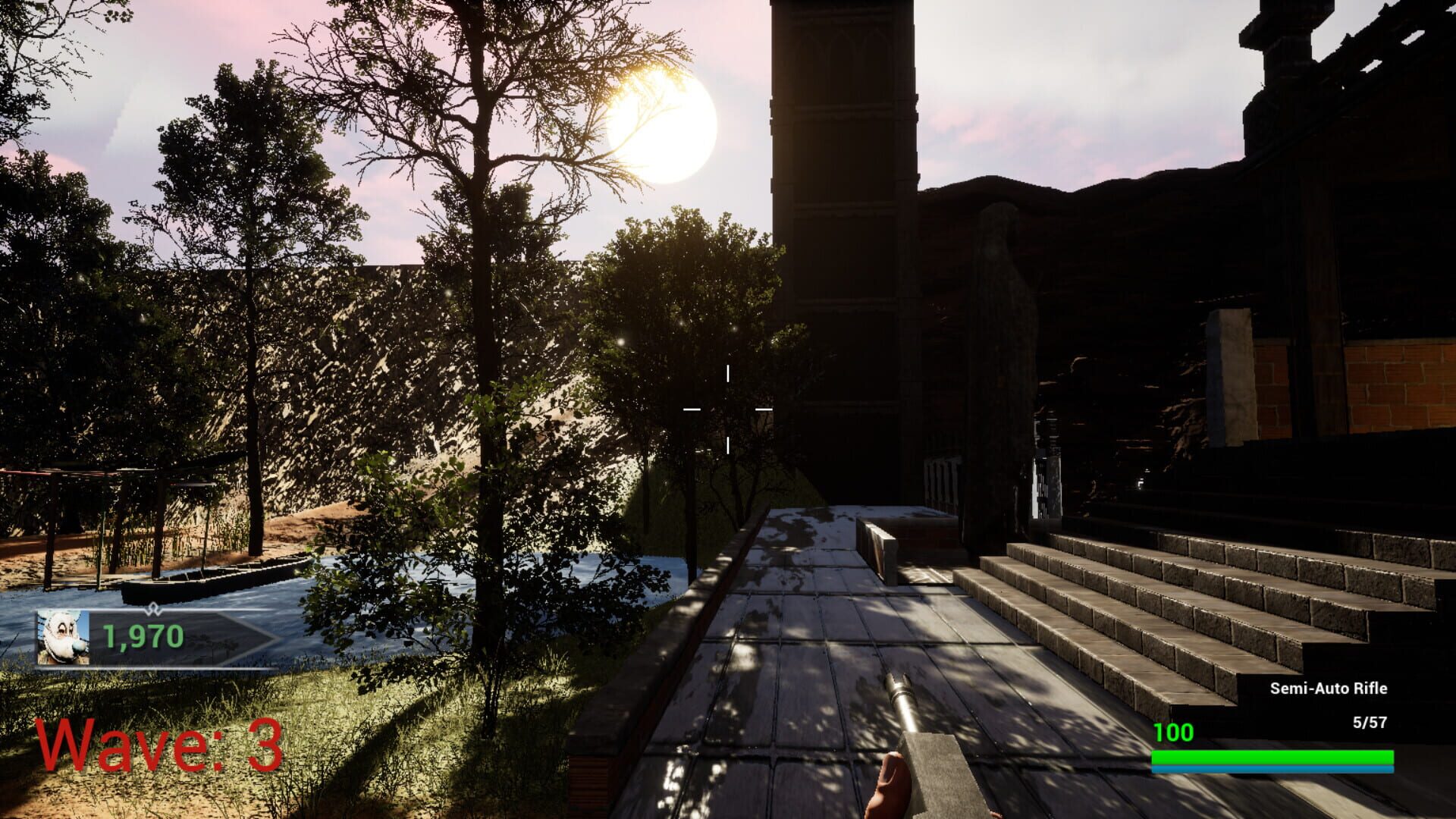Click the green health progress bar

click(1274, 756)
